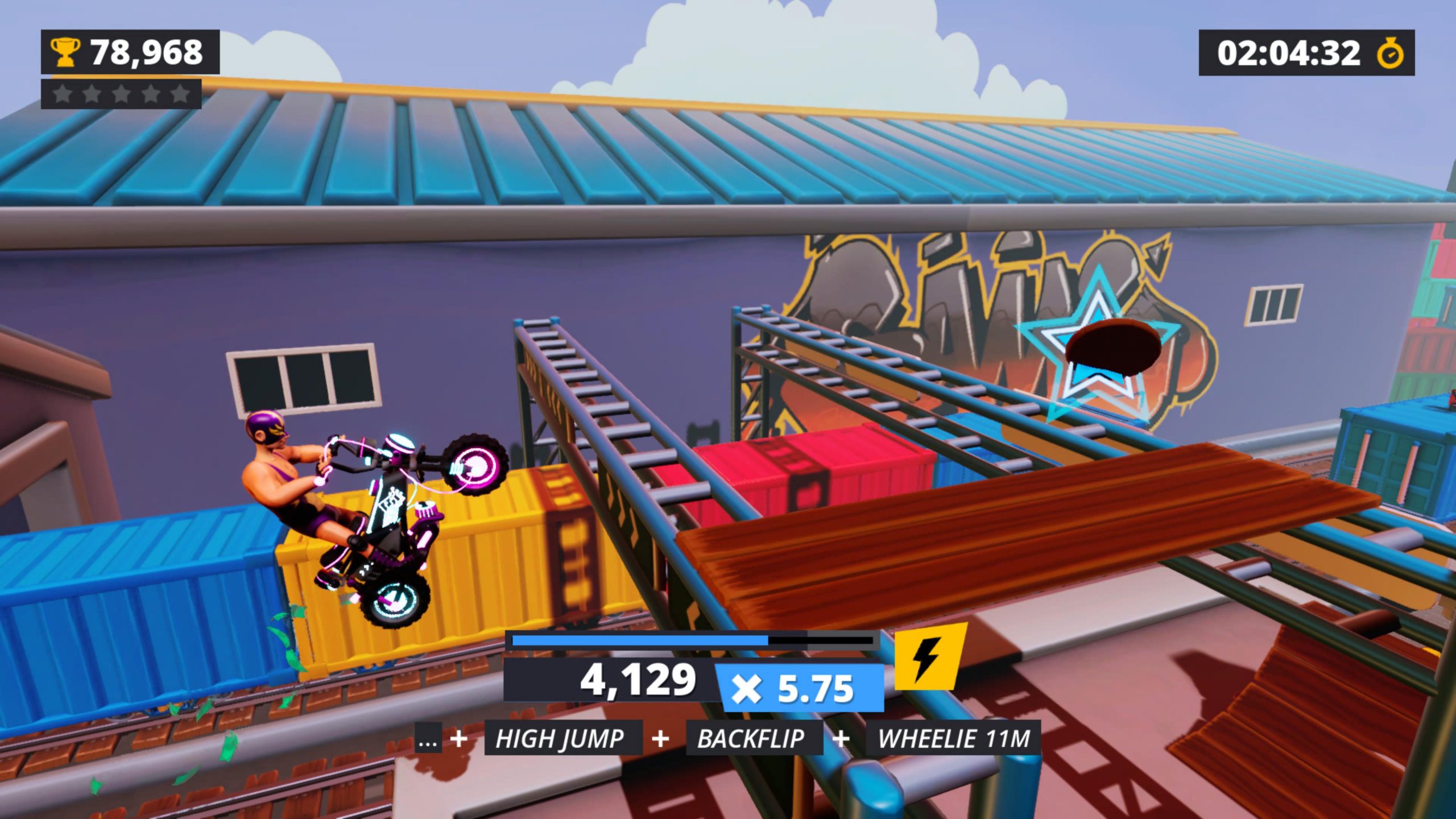Activate the yellow lightning bolt boost icon
This screenshot has height=819, width=1456.
pyautogui.click(x=928, y=657)
